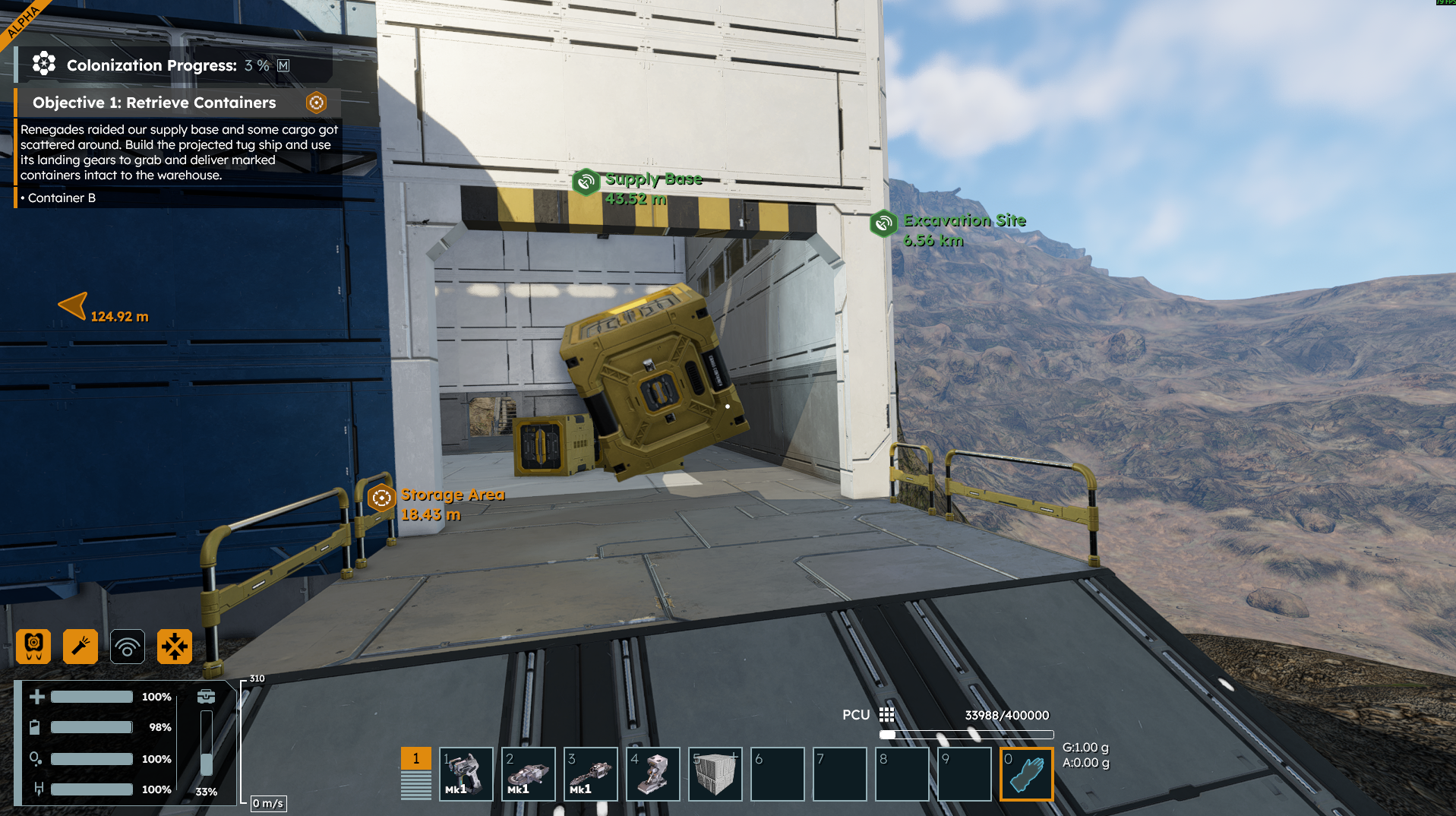Click the objective tracker target icon
This screenshot has height=816, width=1456.
(316, 103)
